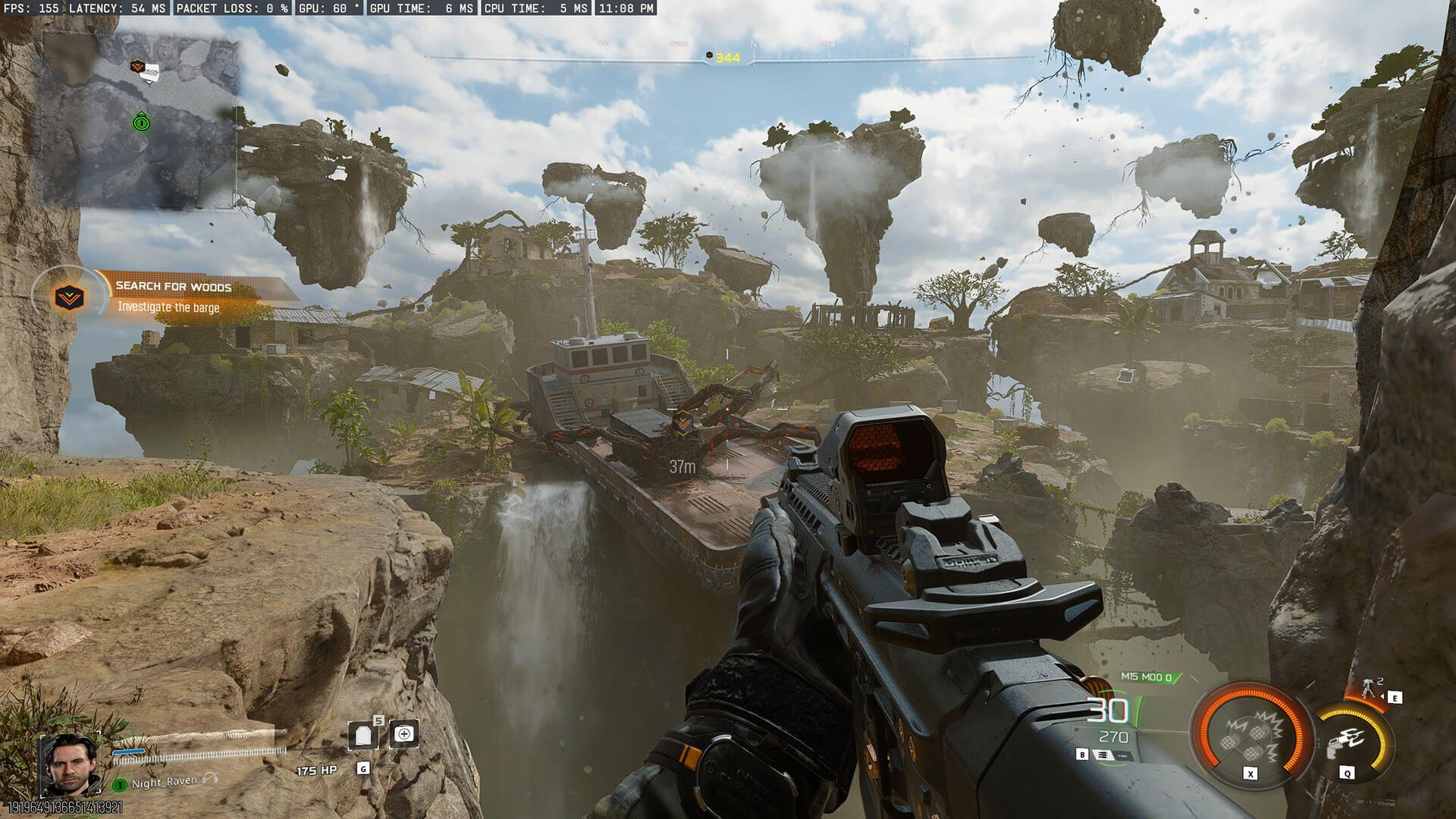Click the compass bar objective heading marker
1456x819 pixels.
click(710, 57)
